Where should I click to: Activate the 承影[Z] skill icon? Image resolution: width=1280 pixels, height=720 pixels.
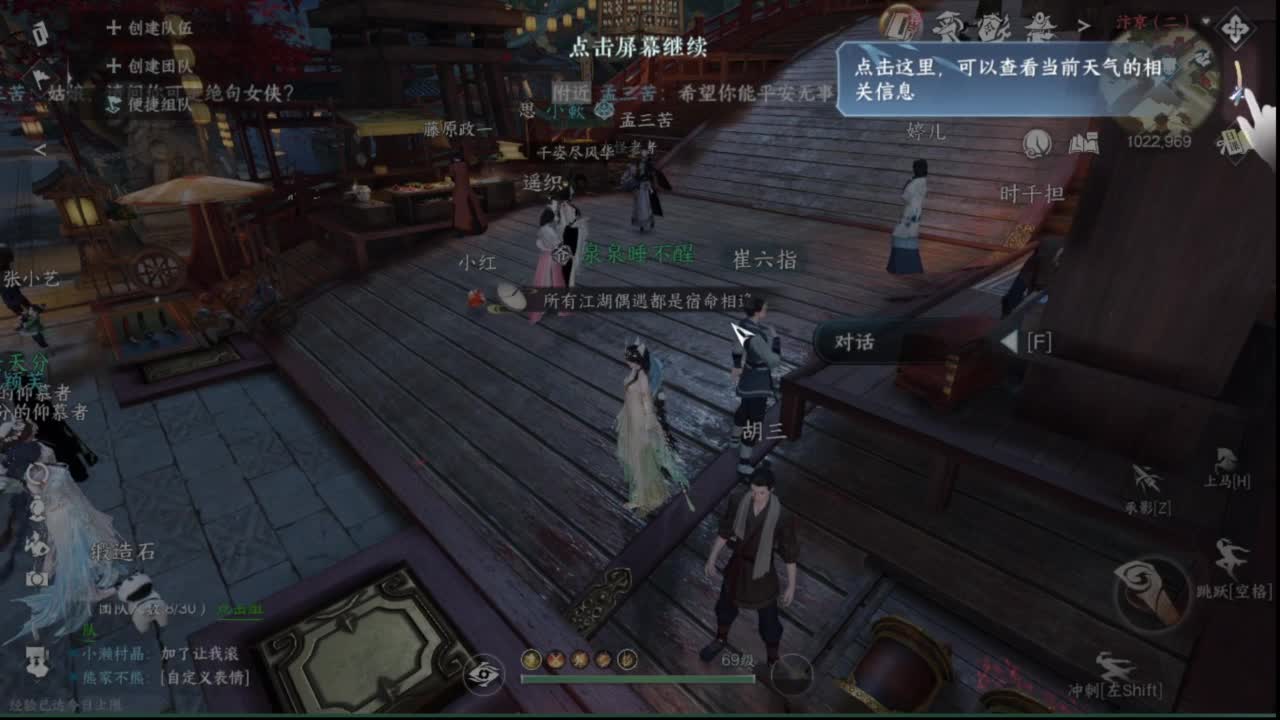[x=1148, y=483]
